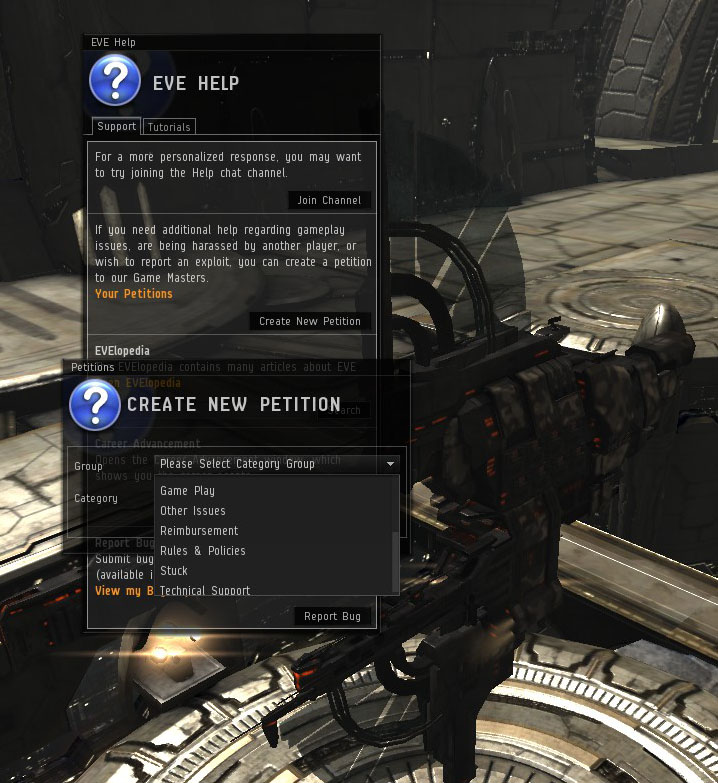Open the Tutorials tab
The image size is (718, 783).
(x=169, y=127)
